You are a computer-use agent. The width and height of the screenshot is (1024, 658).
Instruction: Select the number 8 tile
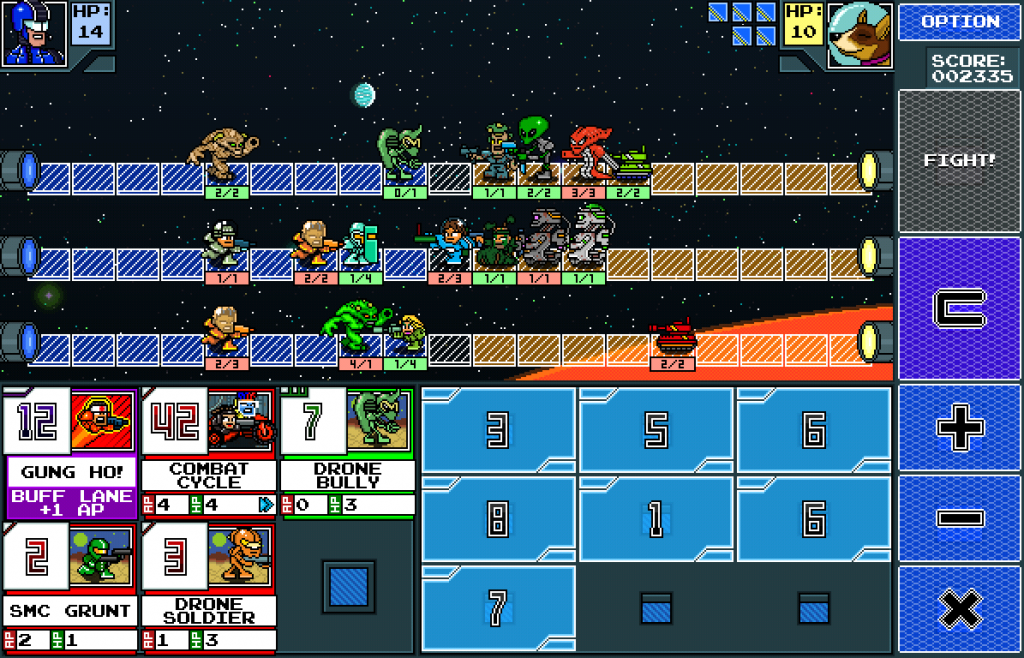point(498,520)
